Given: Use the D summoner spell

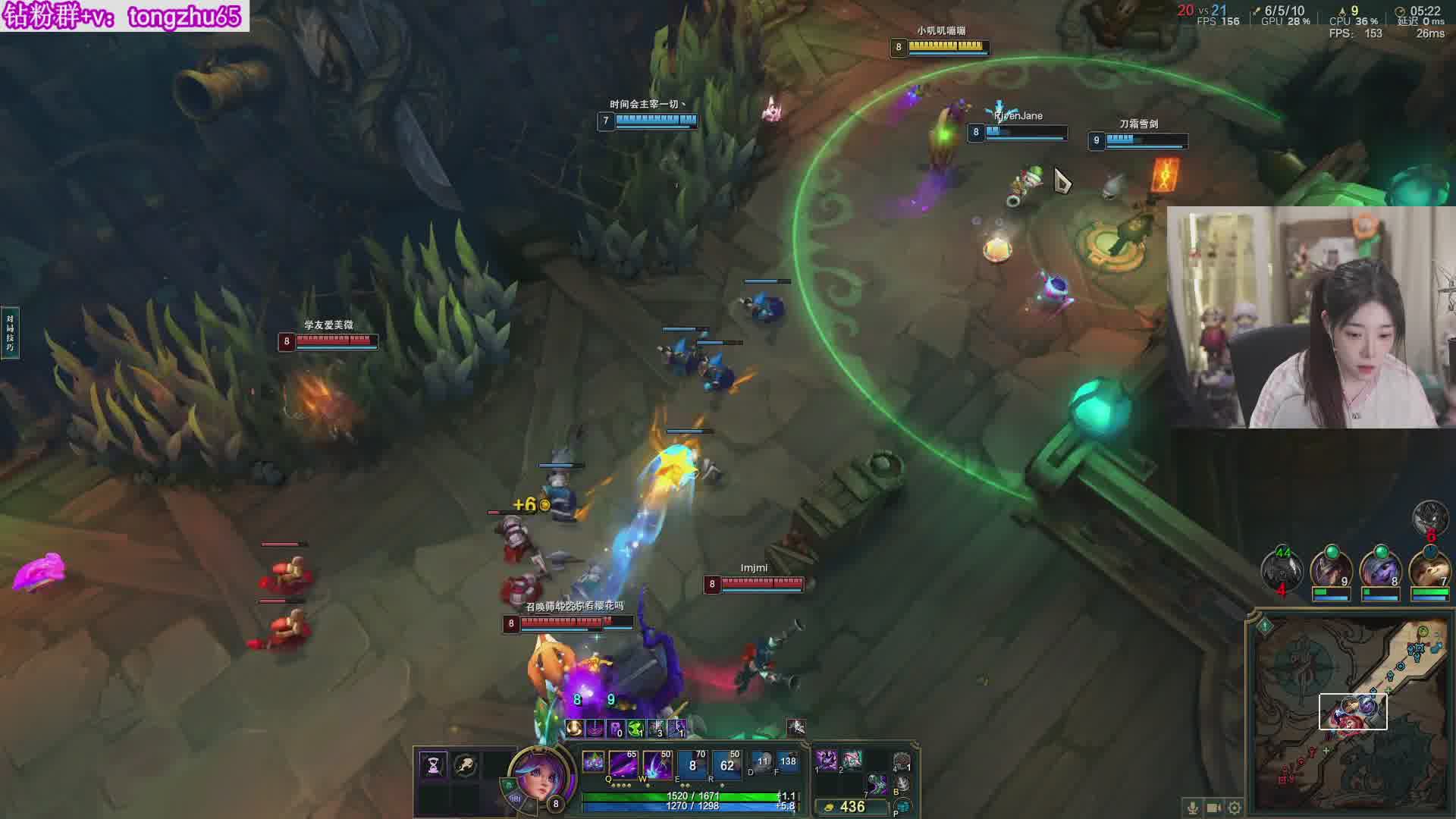Looking at the screenshot, I should (761, 762).
